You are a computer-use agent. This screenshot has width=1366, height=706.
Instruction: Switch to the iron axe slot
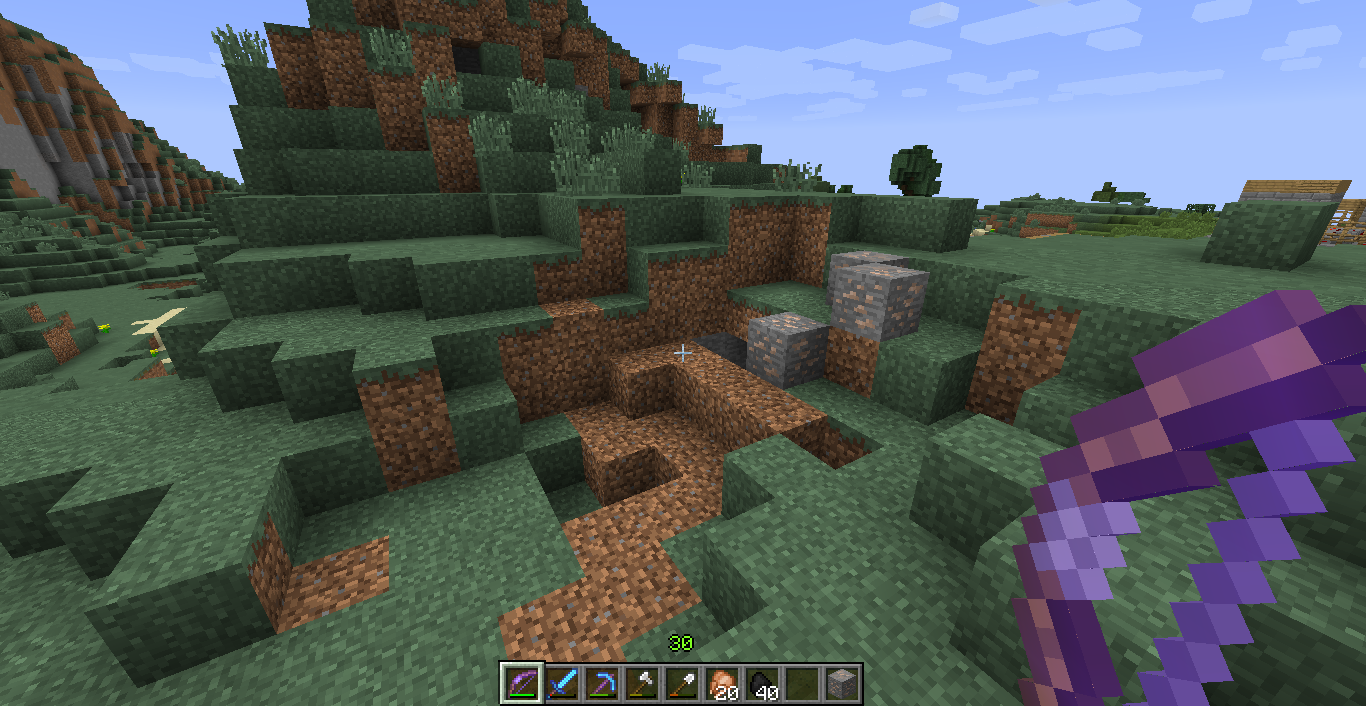(641, 684)
